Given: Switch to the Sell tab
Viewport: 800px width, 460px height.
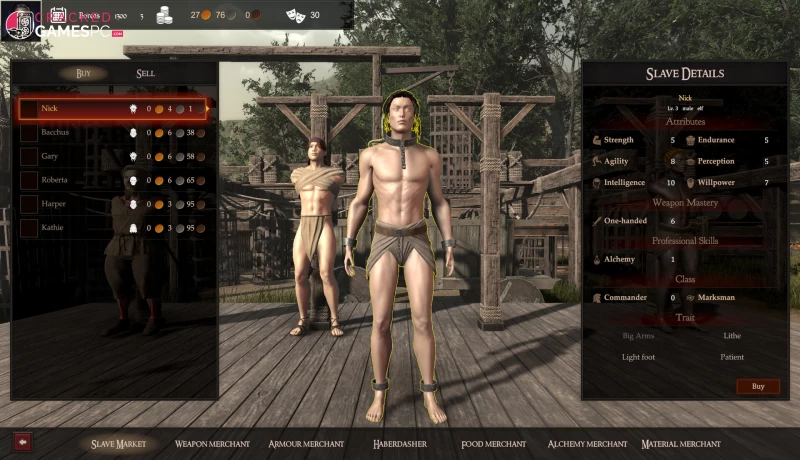Looking at the screenshot, I should 146,73.
